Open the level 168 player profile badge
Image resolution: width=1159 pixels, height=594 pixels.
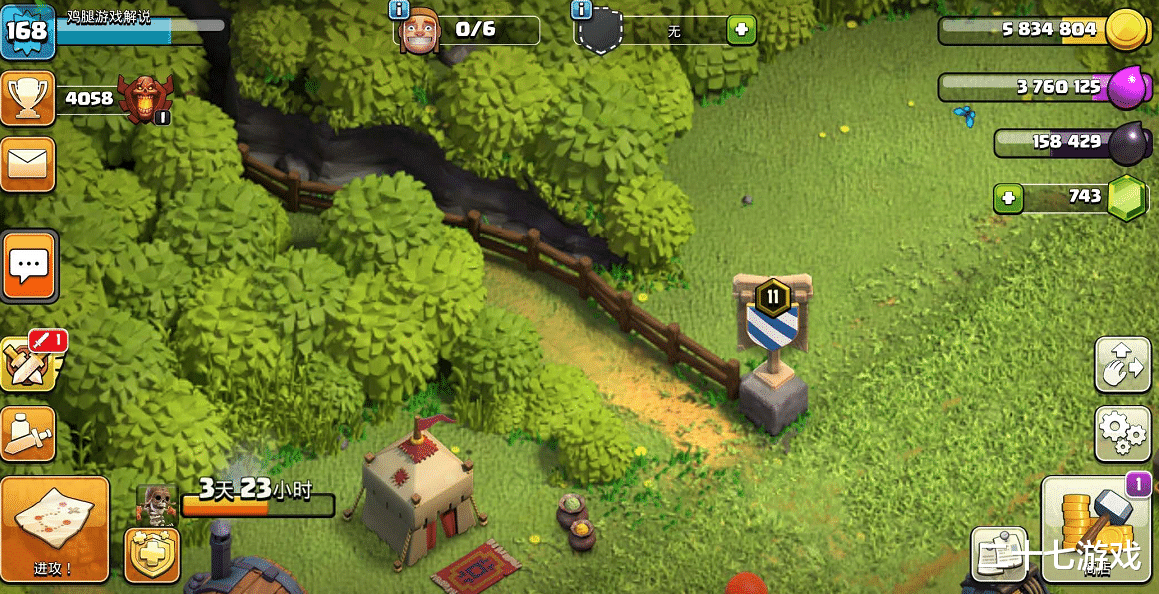[27, 31]
